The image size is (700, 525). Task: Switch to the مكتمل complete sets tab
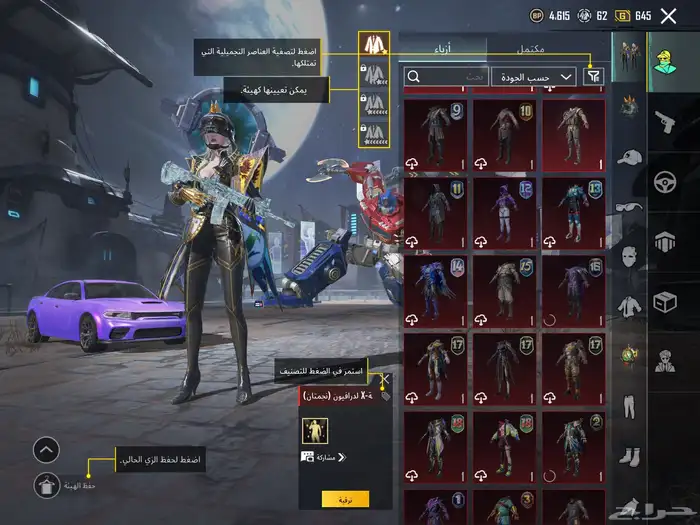[530, 48]
